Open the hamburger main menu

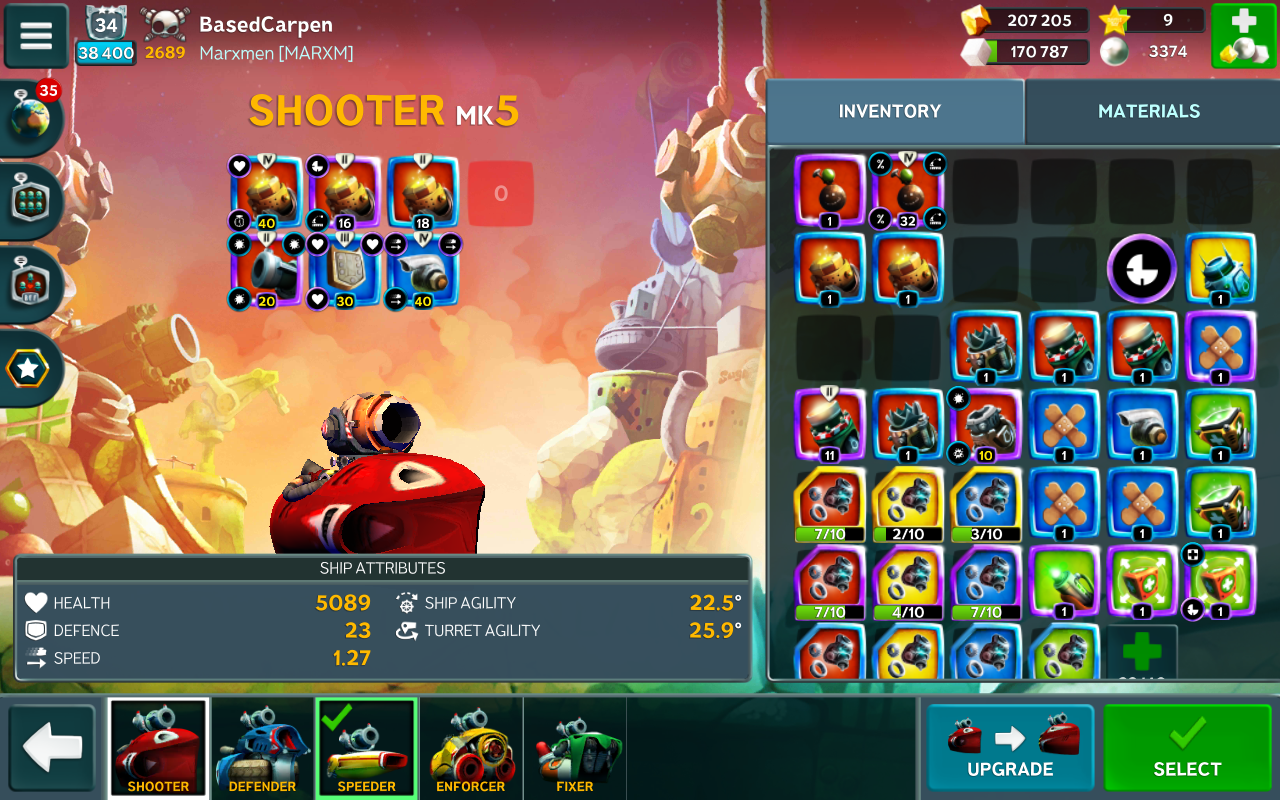pyautogui.click(x=36, y=36)
